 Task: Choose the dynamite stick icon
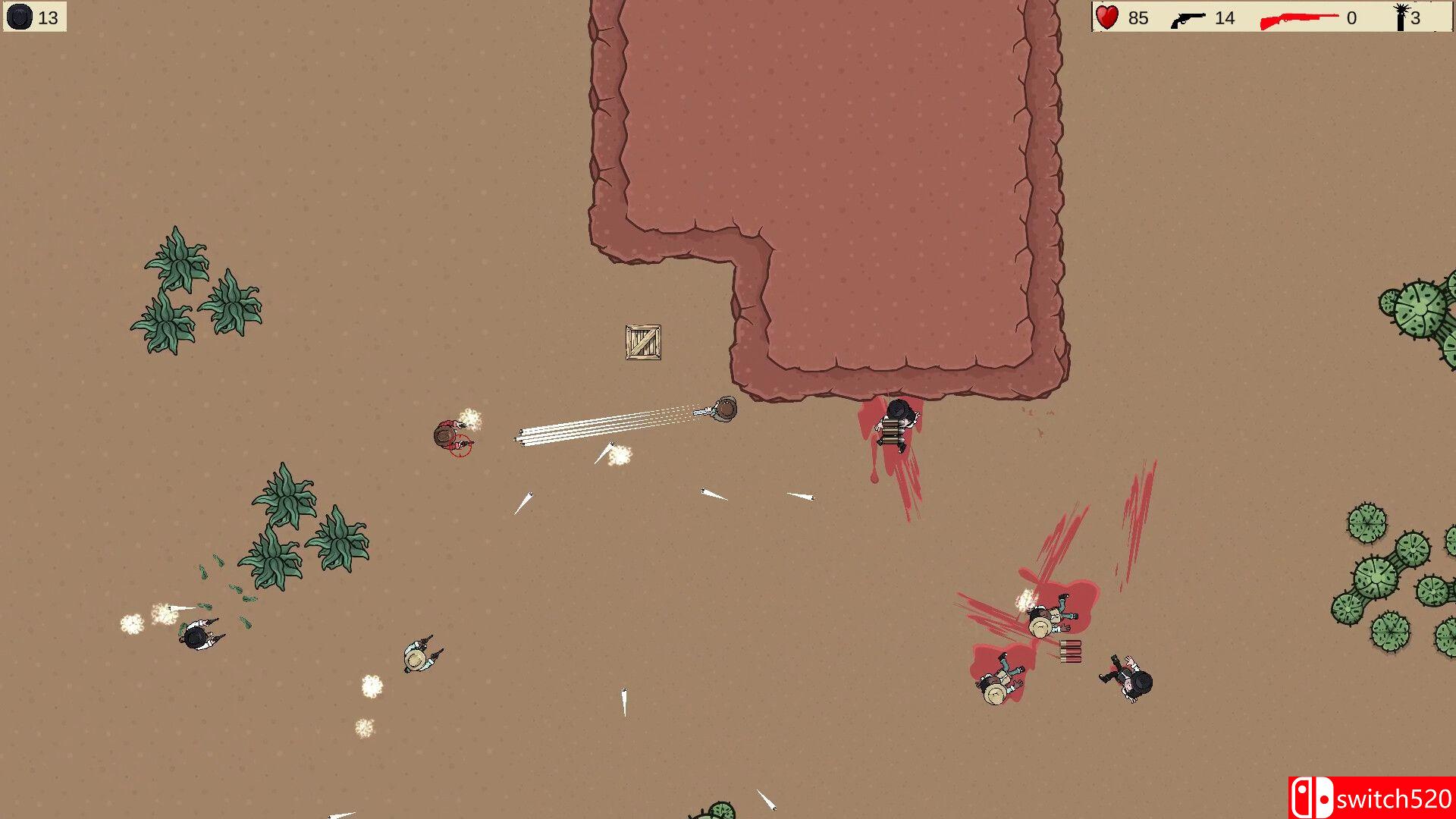[1401, 17]
